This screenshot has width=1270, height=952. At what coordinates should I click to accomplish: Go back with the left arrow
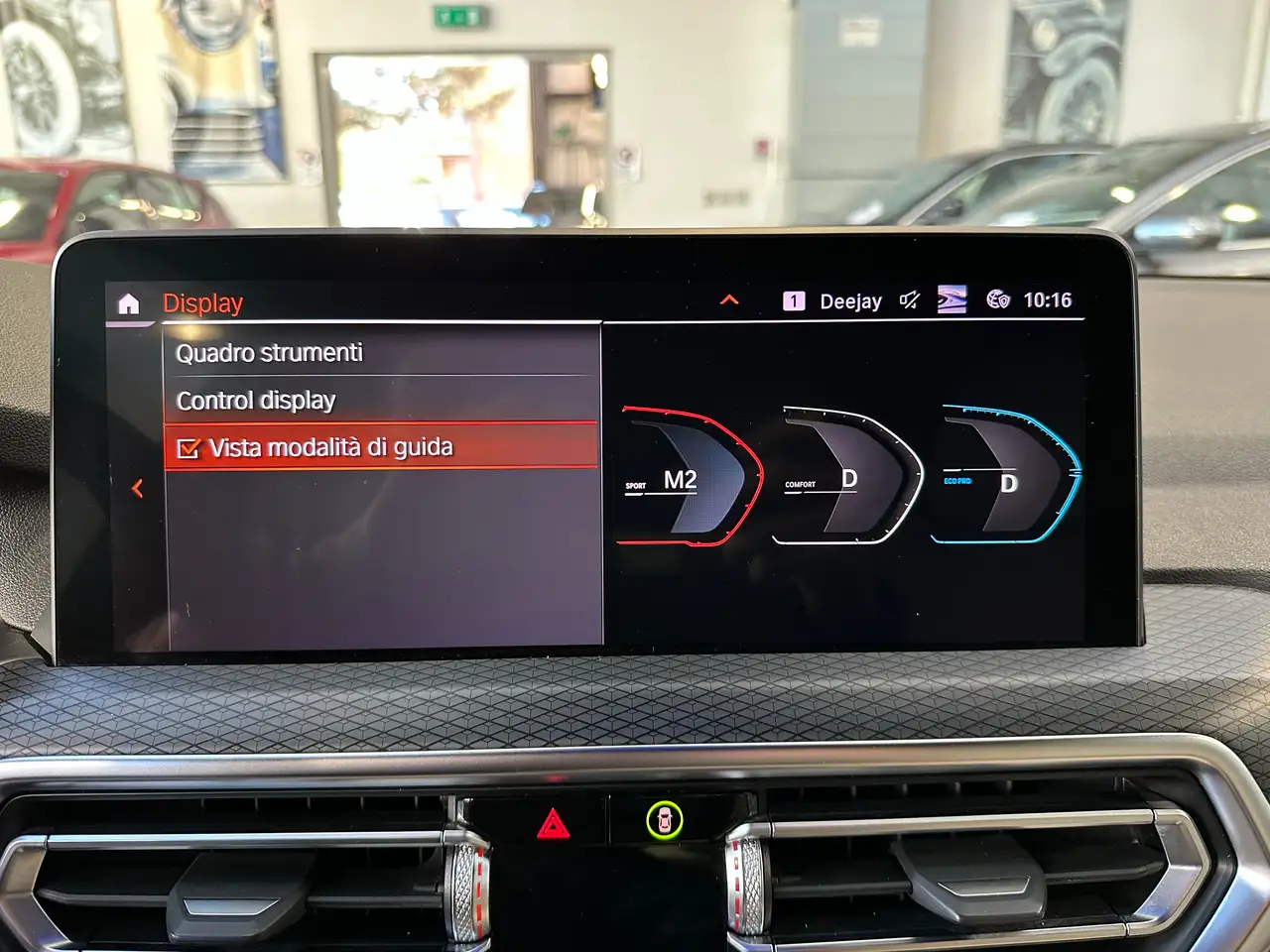138,488
